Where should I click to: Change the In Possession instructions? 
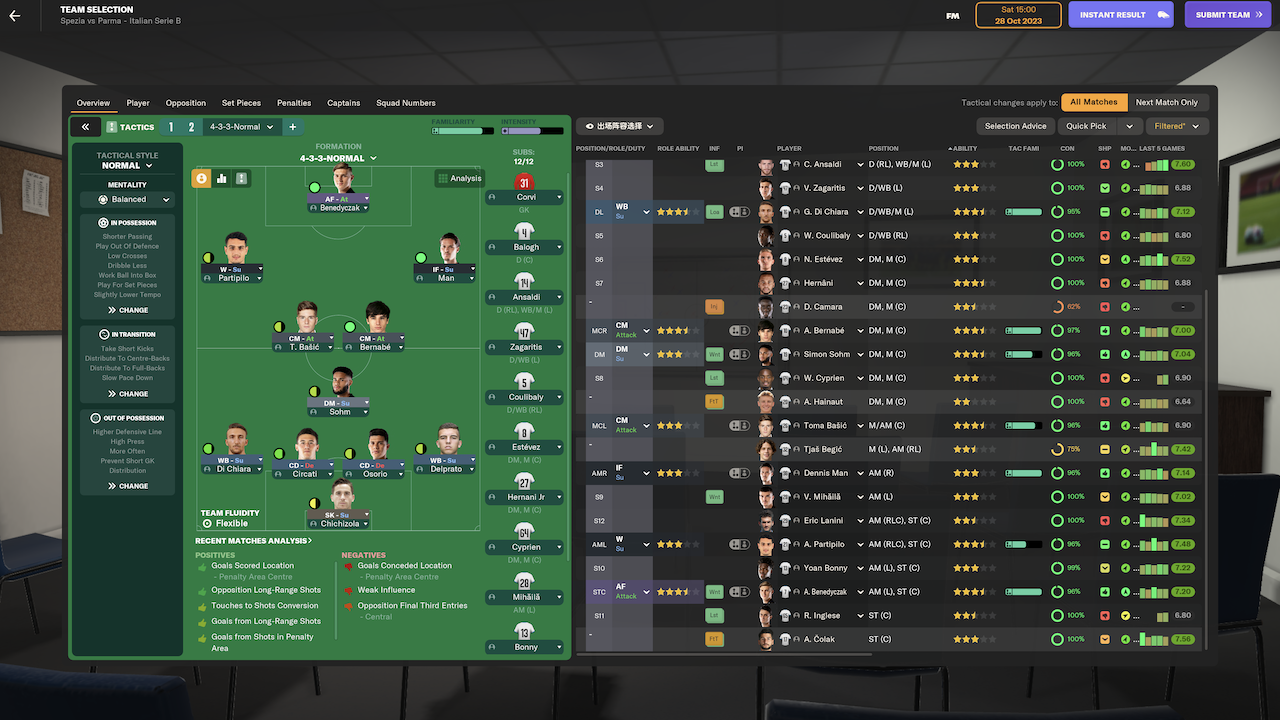128,310
